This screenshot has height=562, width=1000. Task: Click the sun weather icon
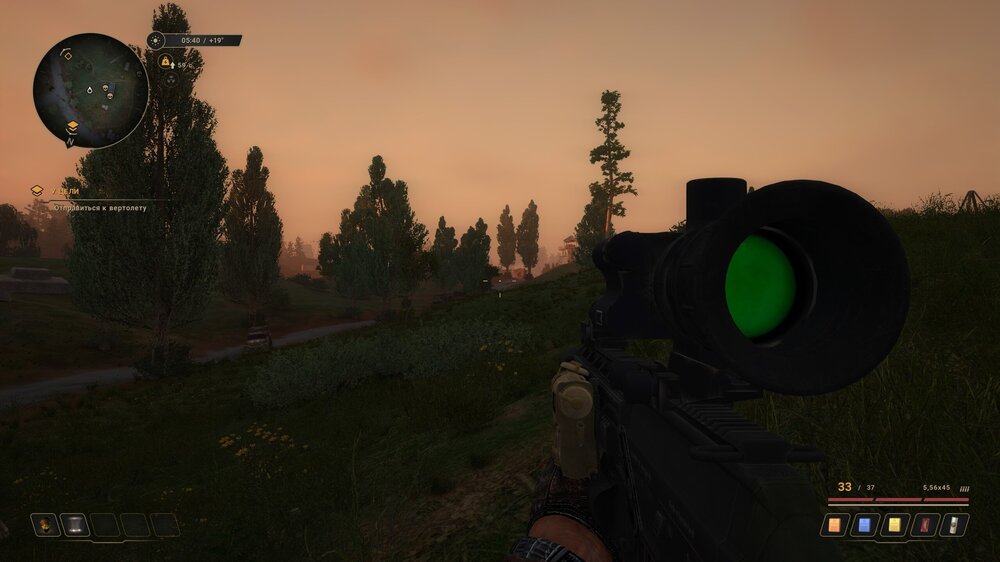(x=155, y=41)
